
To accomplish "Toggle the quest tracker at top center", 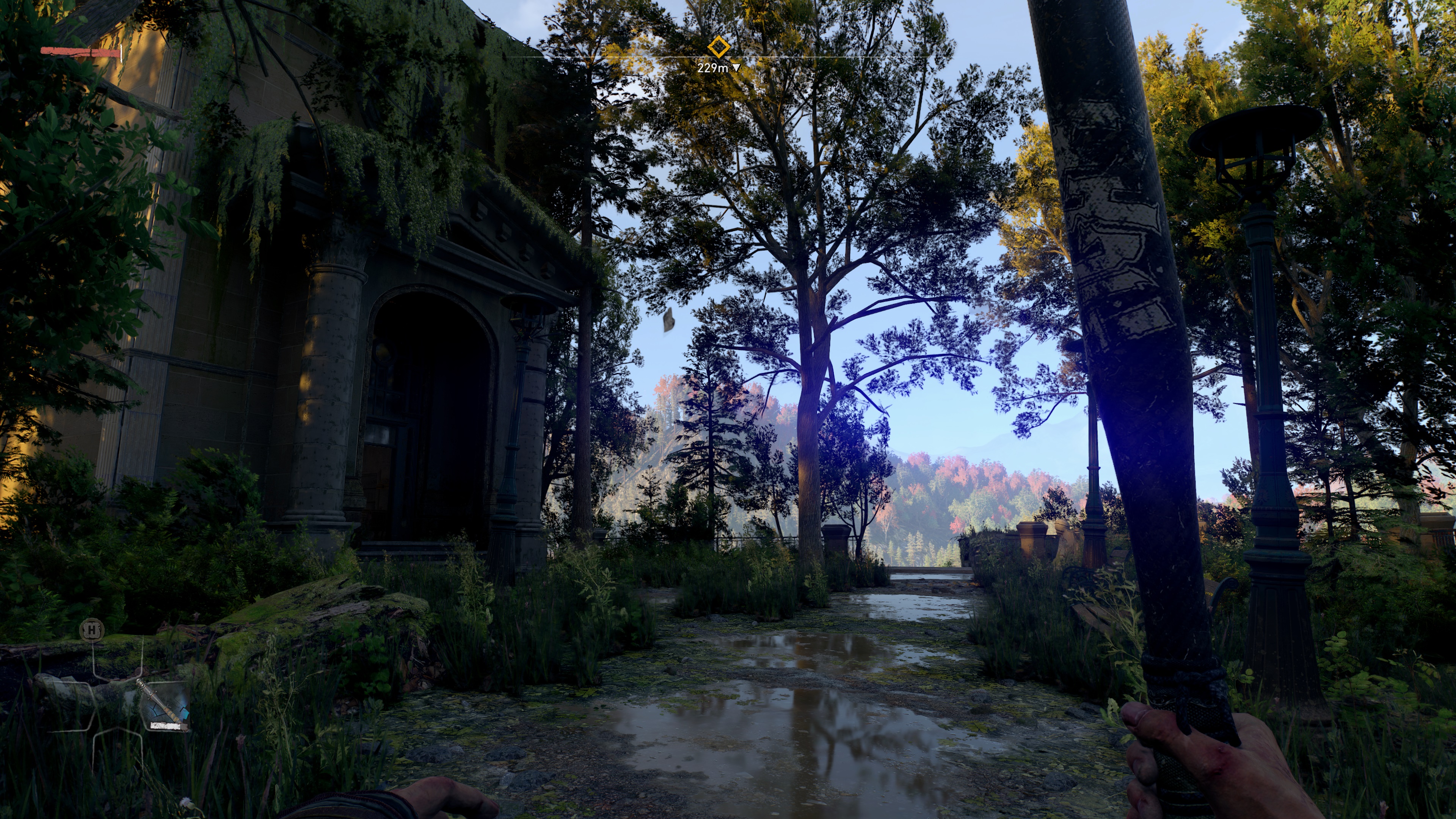I will pos(720,56).
